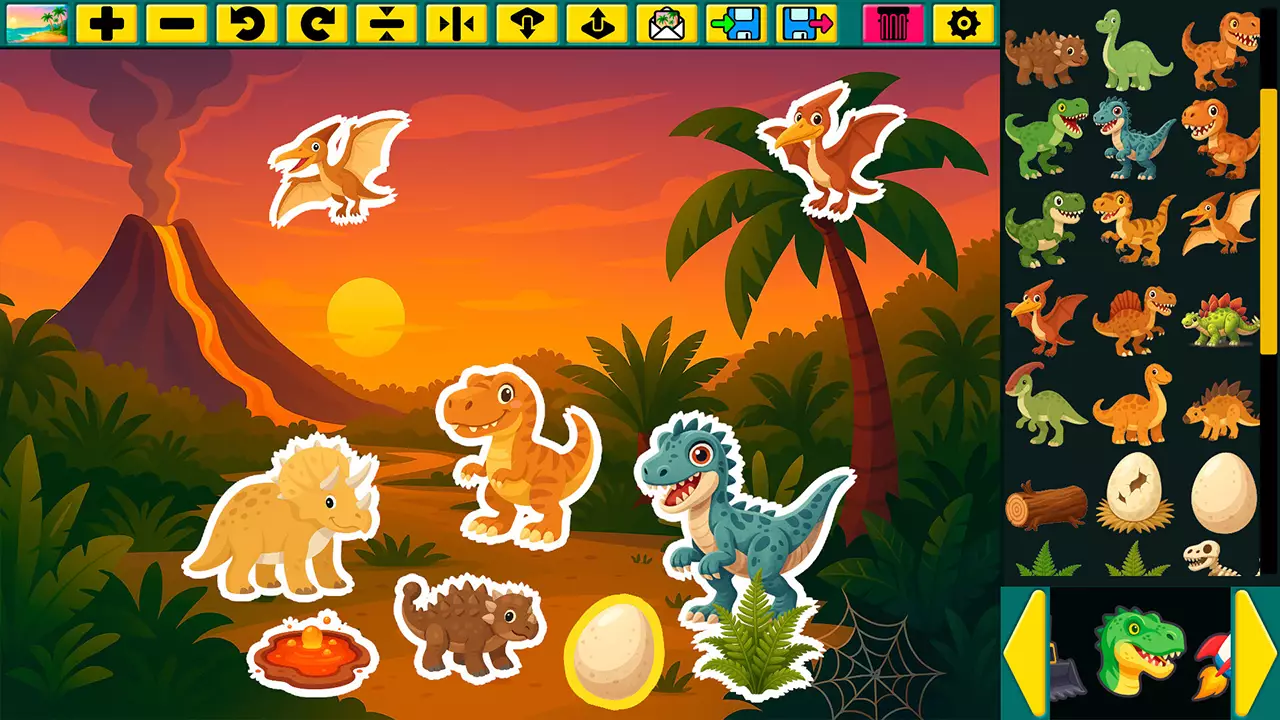The width and height of the screenshot is (1280, 720).
Task: Open the settings gear
Action: coord(962,22)
